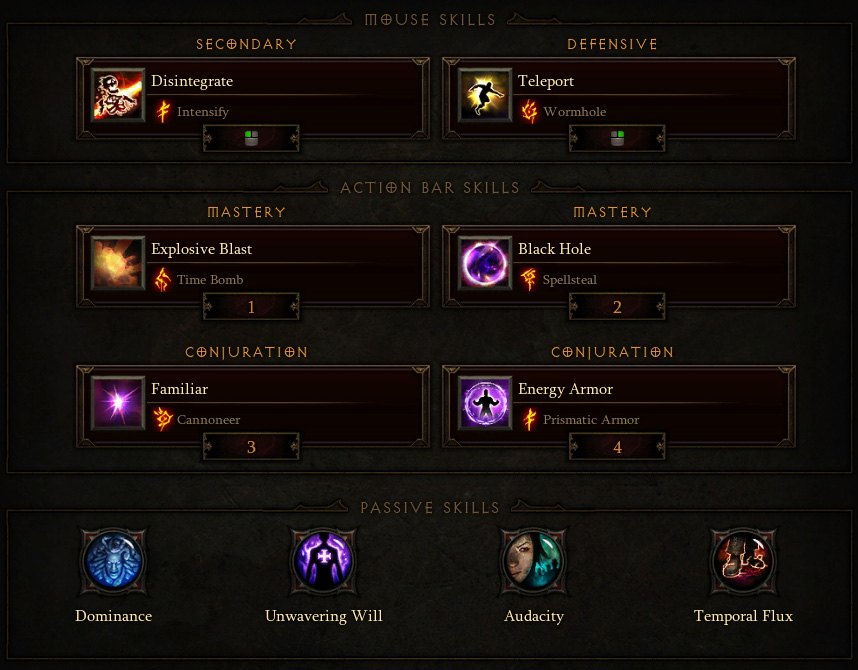Open the Audacity passive skill
The width and height of the screenshot is (858, 670).
tap(534, 561)
